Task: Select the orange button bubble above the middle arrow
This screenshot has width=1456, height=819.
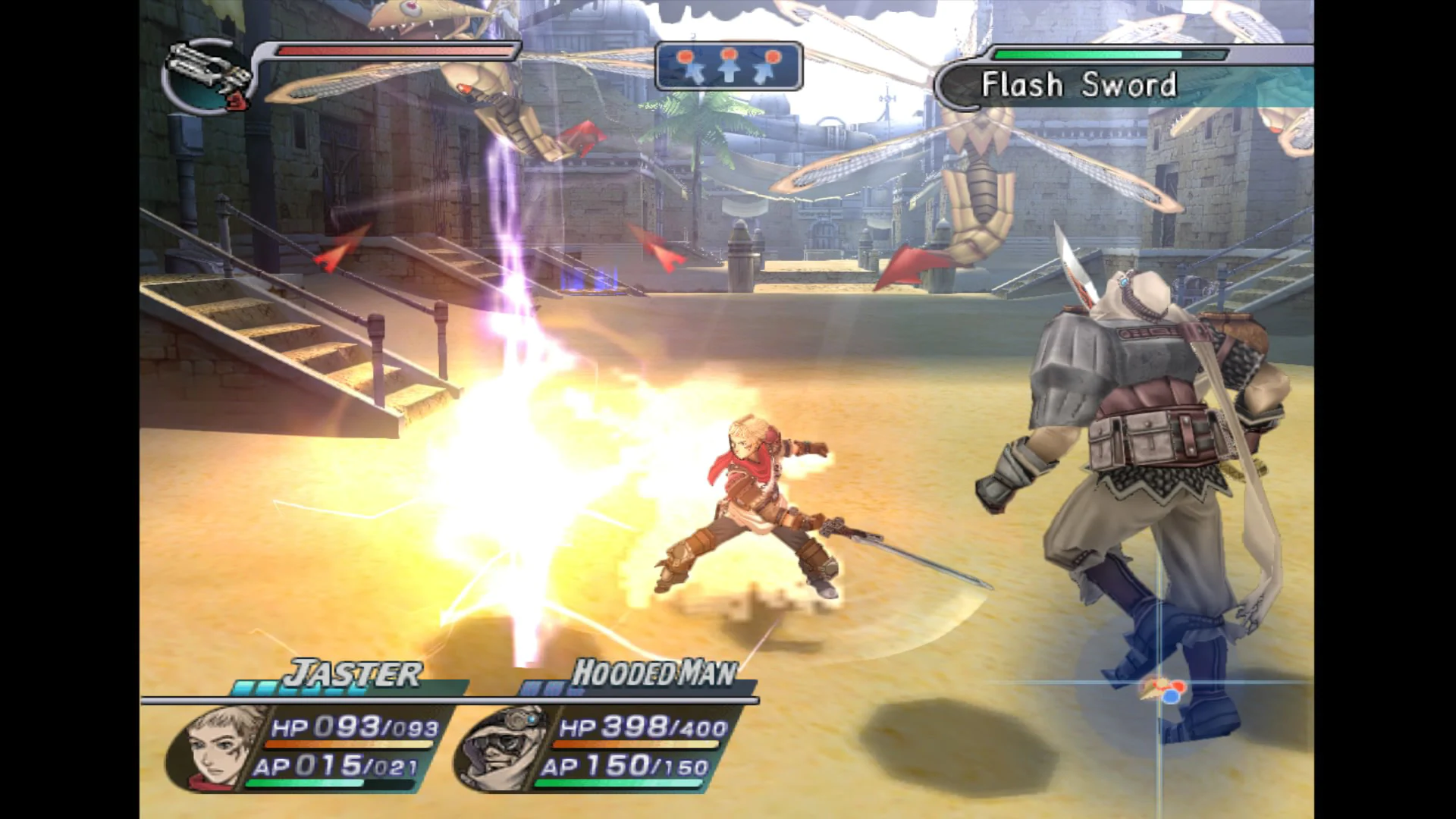Action: point(730,53)
